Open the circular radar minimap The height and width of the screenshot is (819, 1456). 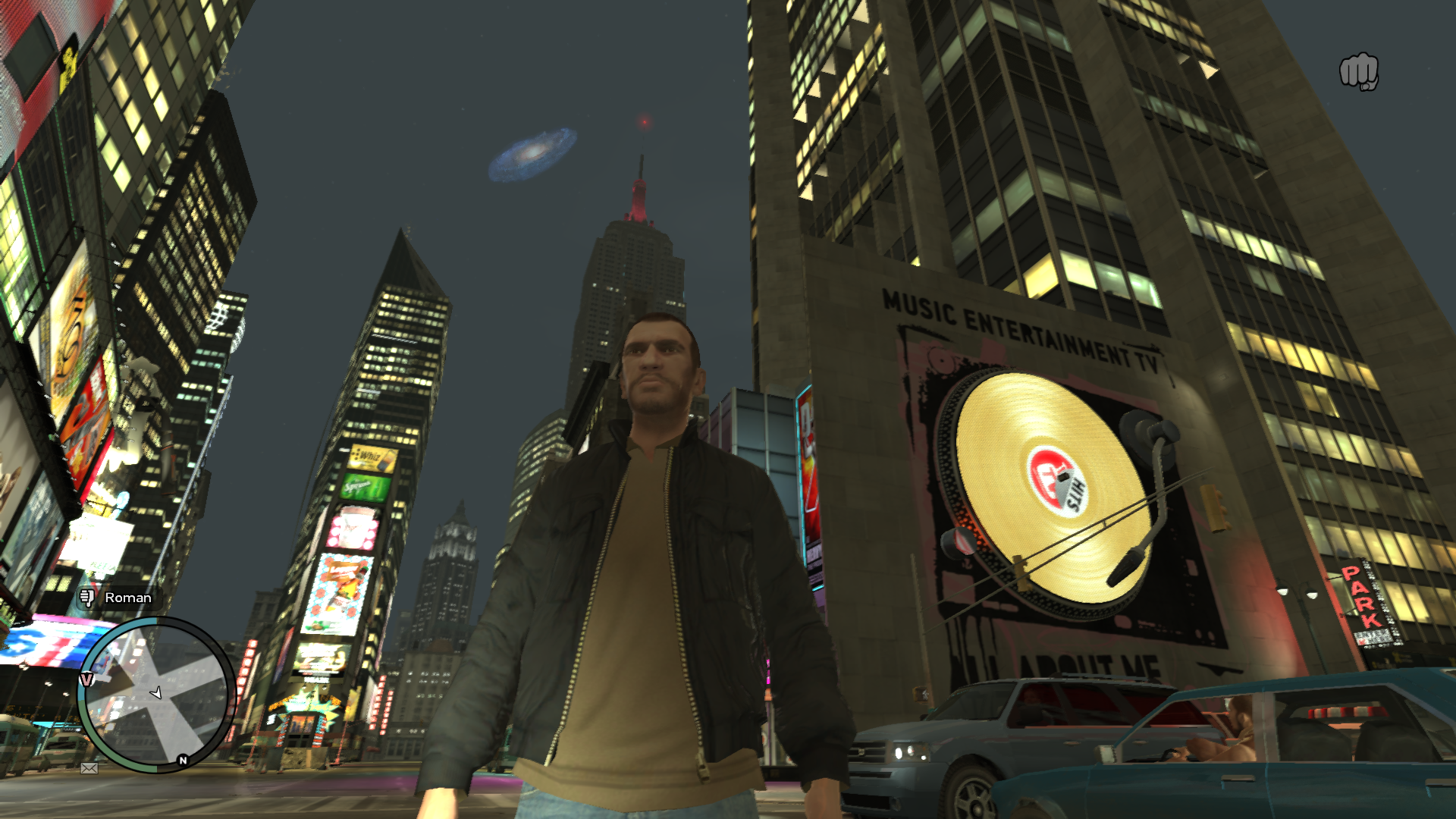(x=157, y=694)
